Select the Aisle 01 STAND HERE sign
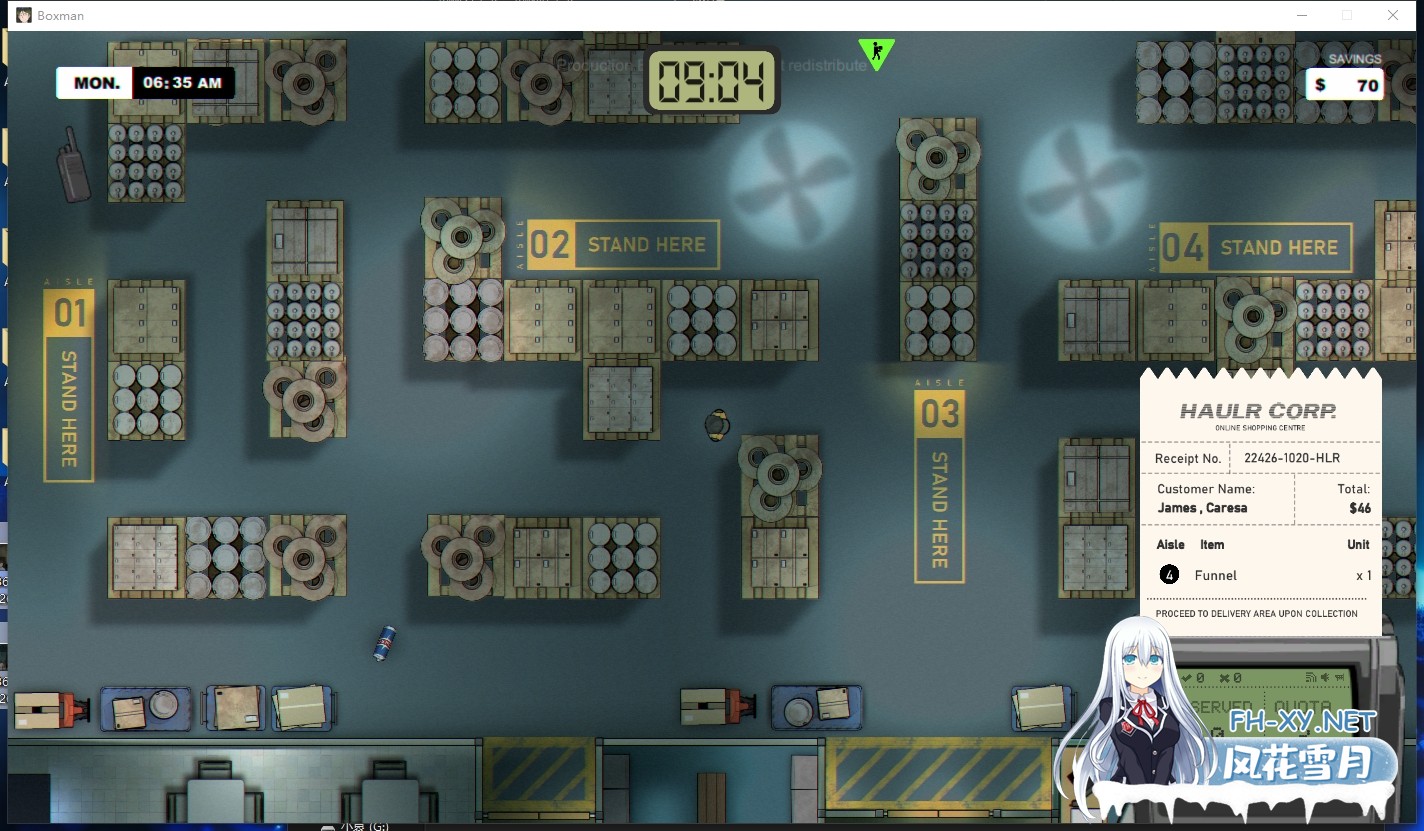1424x831 pixels. [68, 380]
